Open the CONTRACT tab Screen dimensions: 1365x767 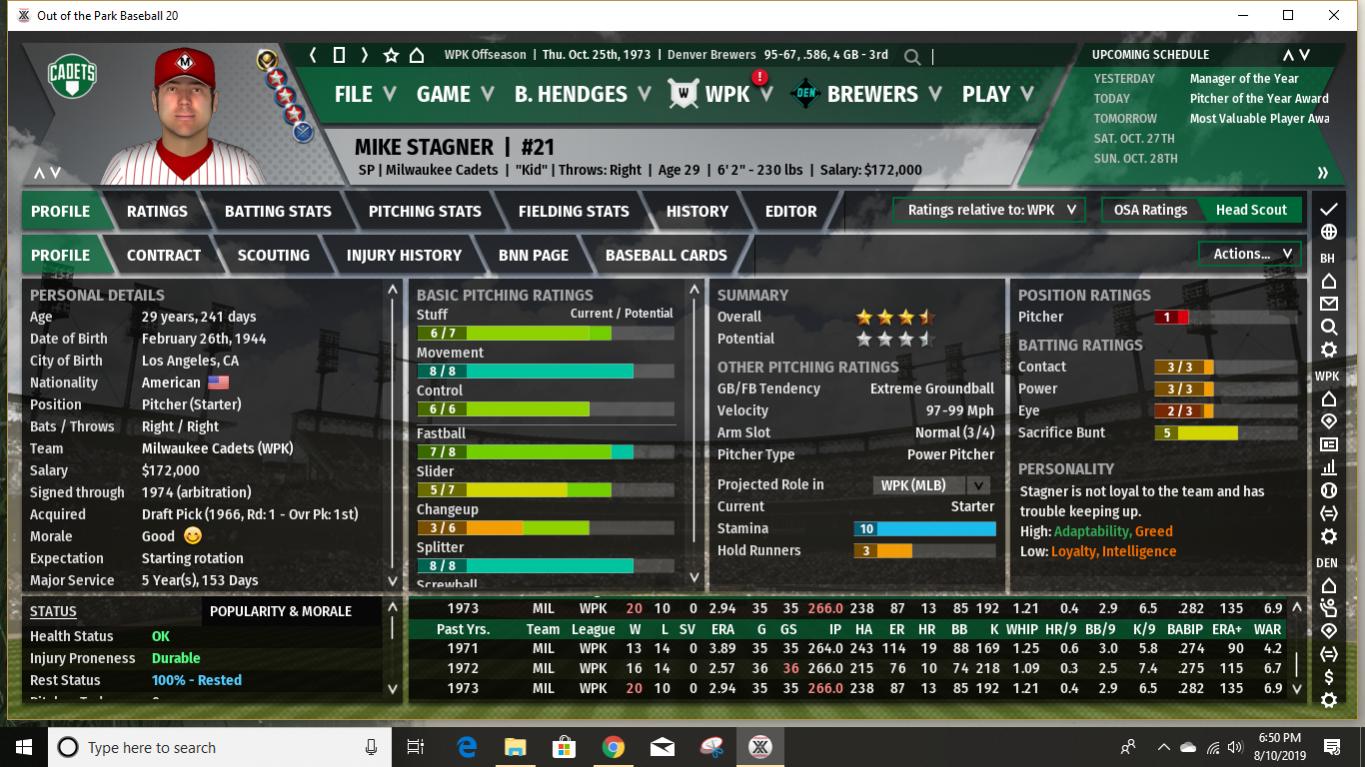coord(163,254)
